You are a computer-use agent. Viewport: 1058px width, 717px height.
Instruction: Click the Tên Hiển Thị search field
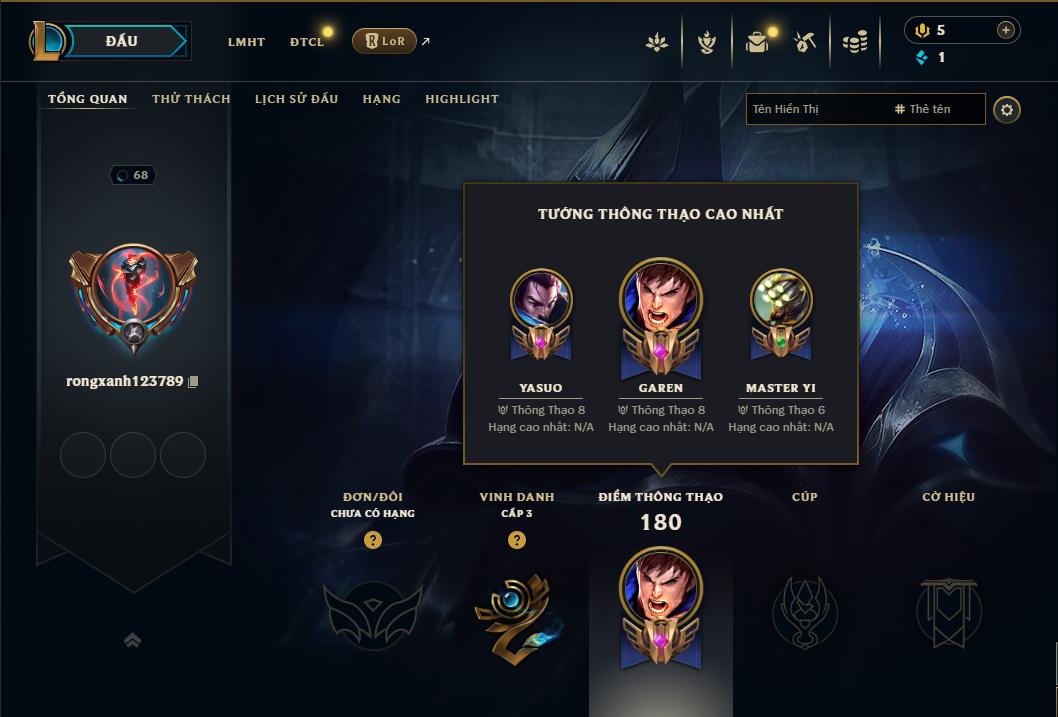tap(815, 109)
